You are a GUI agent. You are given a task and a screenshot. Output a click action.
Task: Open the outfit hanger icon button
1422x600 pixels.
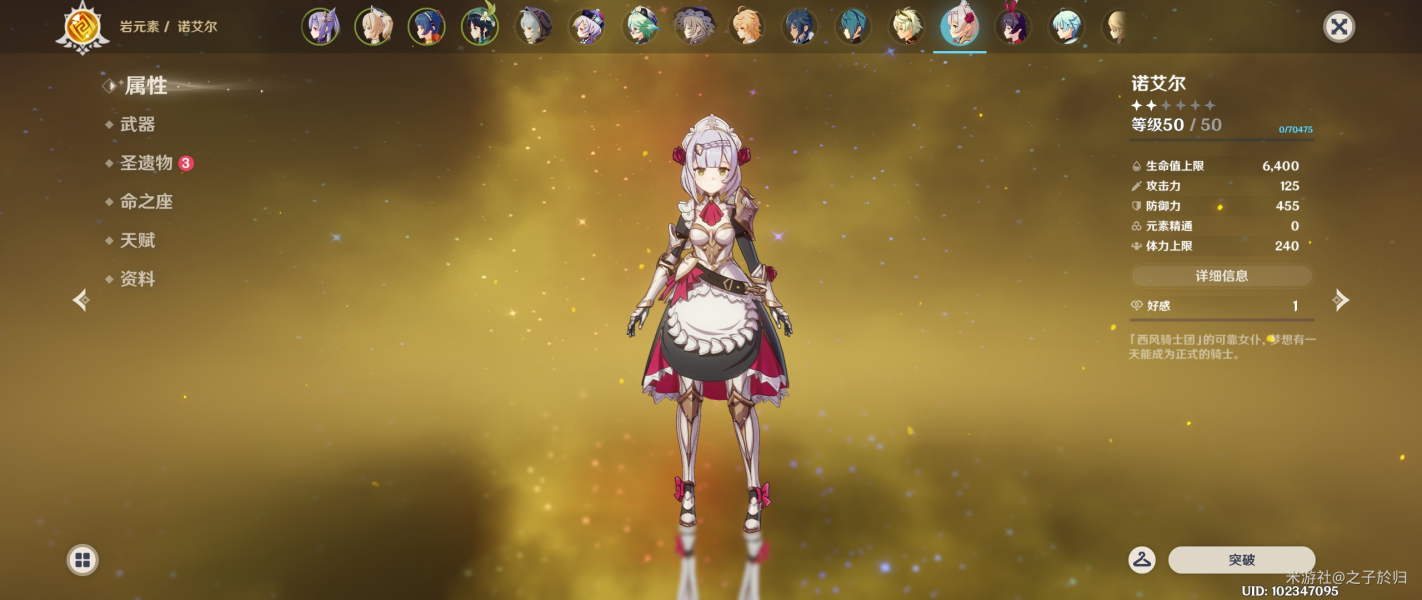pyautogui.click(x=1142, y=560)
